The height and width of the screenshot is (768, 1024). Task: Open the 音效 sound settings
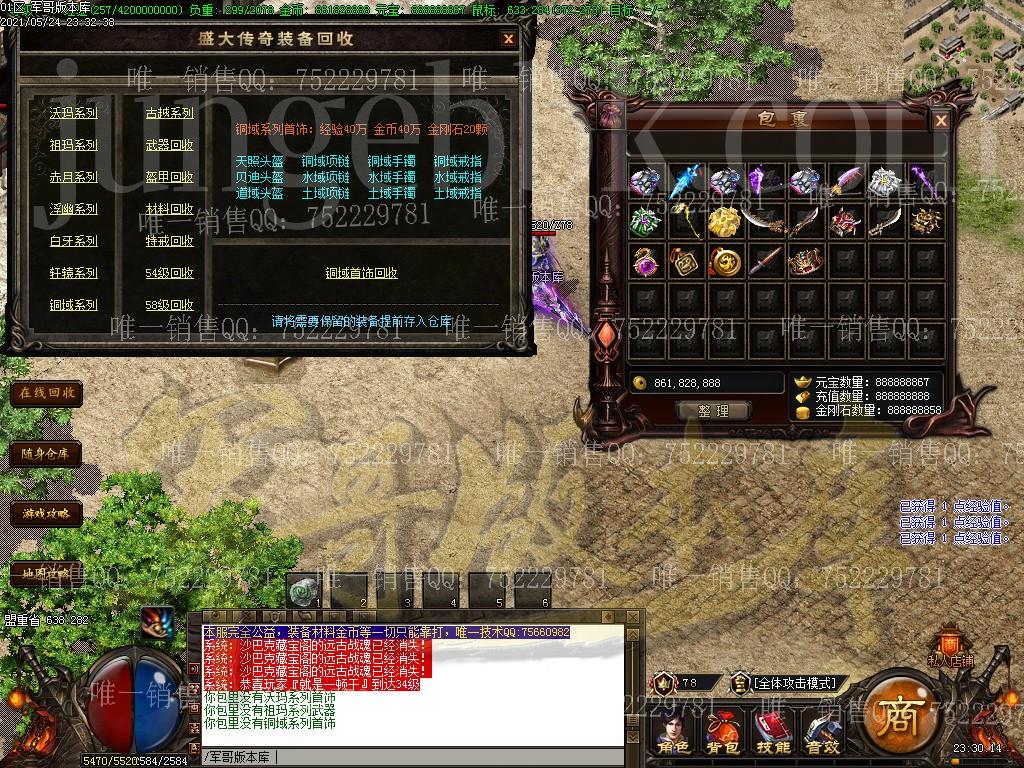[822, 734]
